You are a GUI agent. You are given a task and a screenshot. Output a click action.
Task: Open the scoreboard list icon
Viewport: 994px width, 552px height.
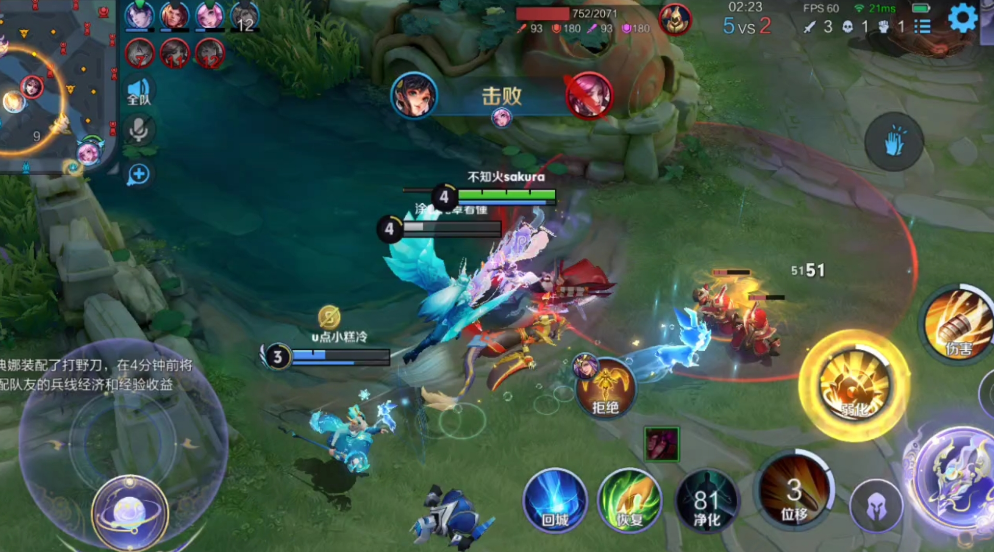[x=922, y=27]
